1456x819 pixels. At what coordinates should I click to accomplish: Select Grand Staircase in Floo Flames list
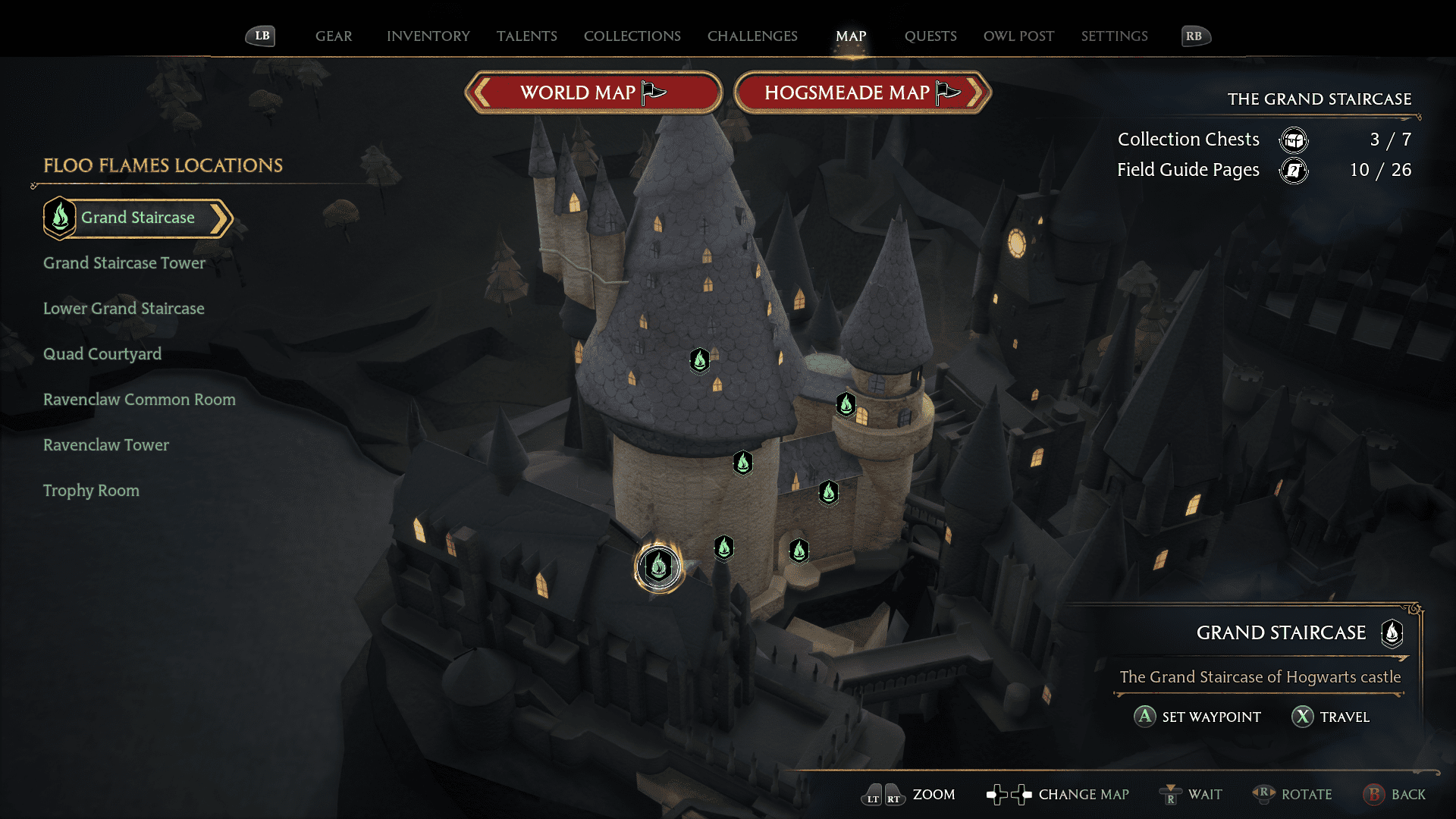click(137, 218)
